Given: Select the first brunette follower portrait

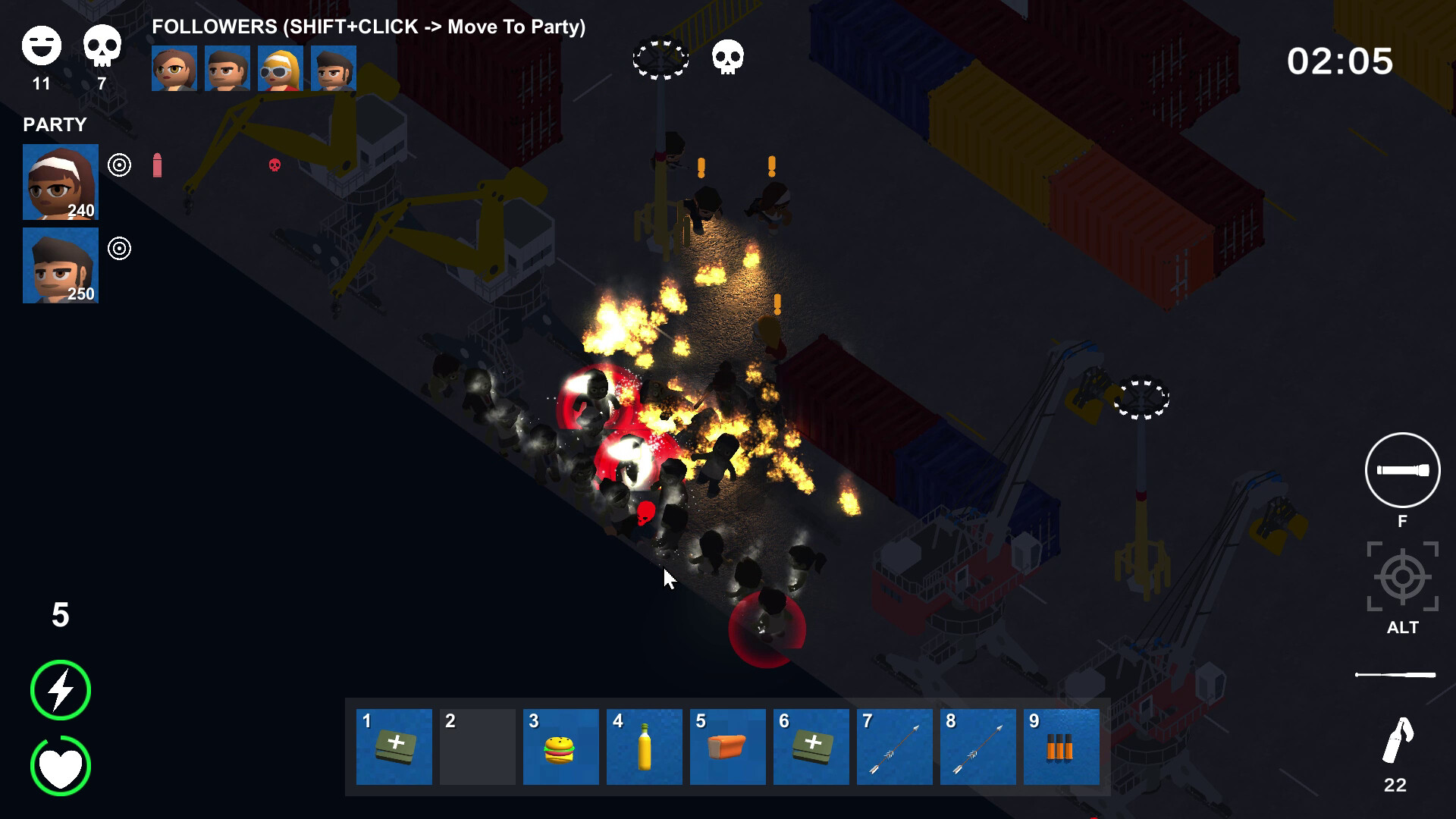Looking at the screenshot, I should (x=174, y=67).
